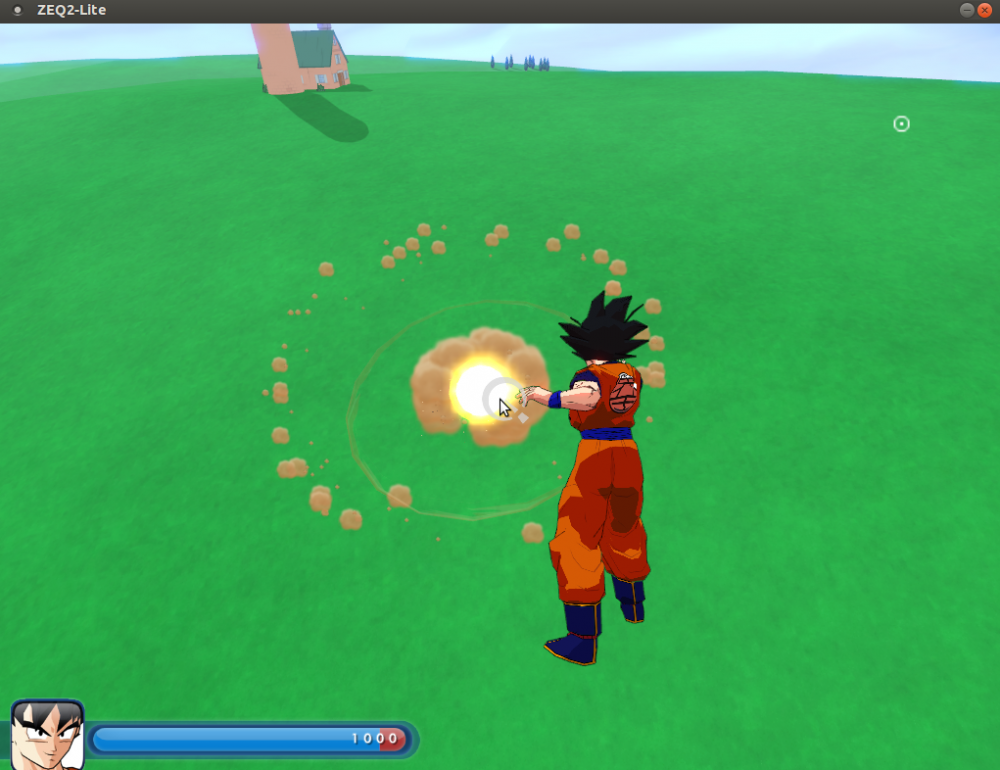Image resolution: width=1000 pixels, height=770 pixels.
Task: Click Goku's character portrait icon
Action: pyautogui.click(x=47, y=735)
